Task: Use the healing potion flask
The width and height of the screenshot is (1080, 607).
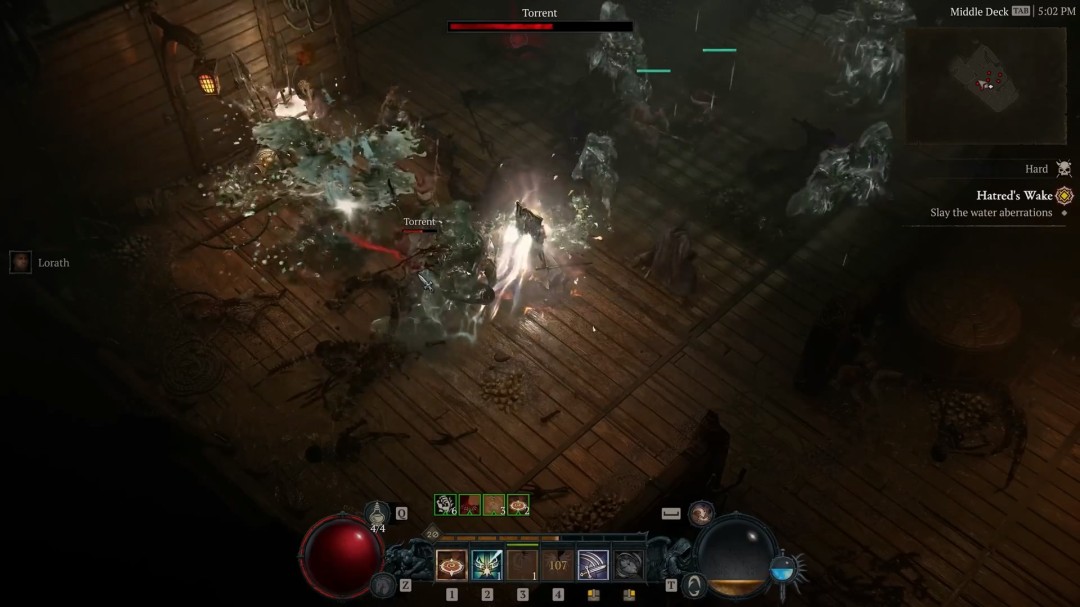Action: pos(377,514)
